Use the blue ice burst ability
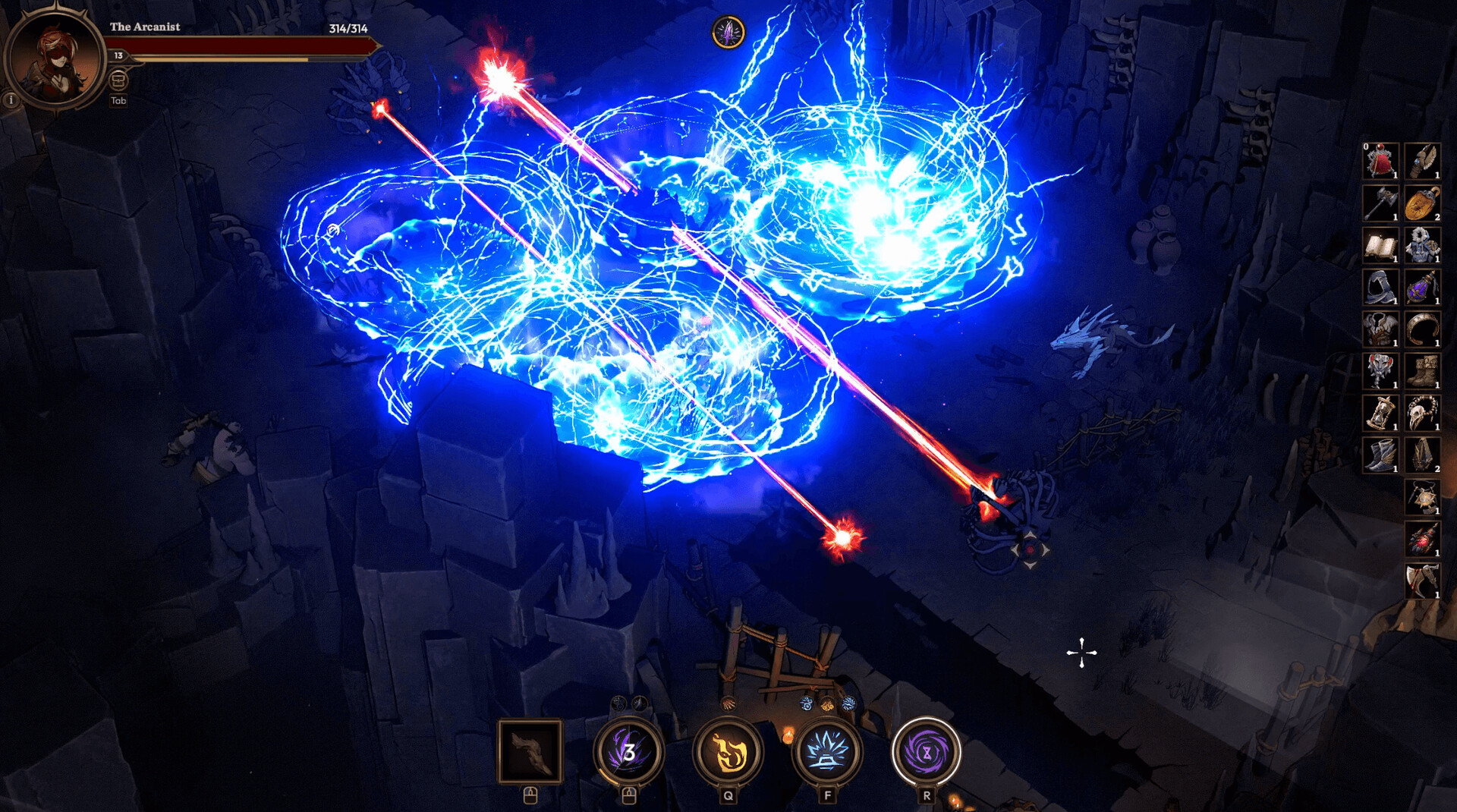This screenshot has width=1457, height=812. (x=827, y=751)
